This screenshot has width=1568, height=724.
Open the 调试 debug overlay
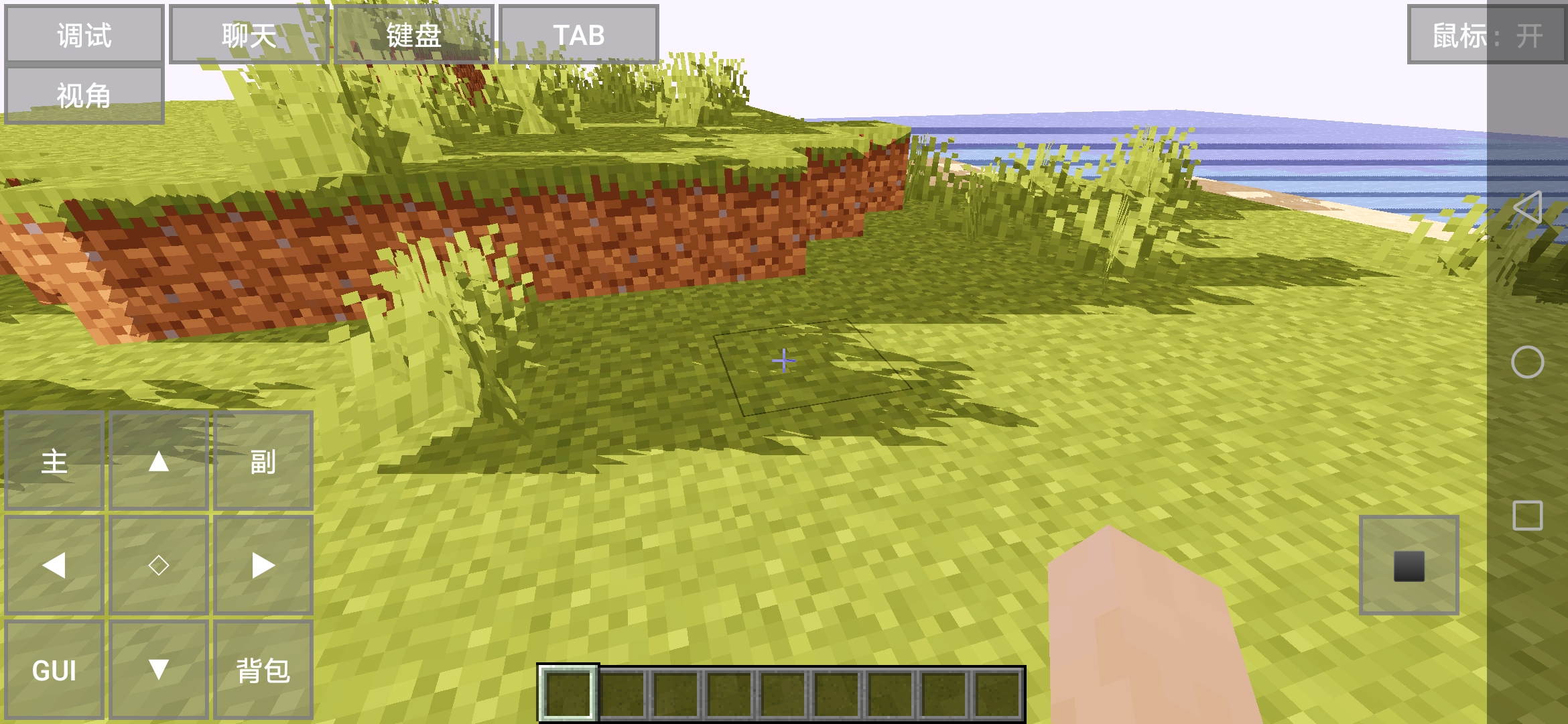click(x=84, y=35)
